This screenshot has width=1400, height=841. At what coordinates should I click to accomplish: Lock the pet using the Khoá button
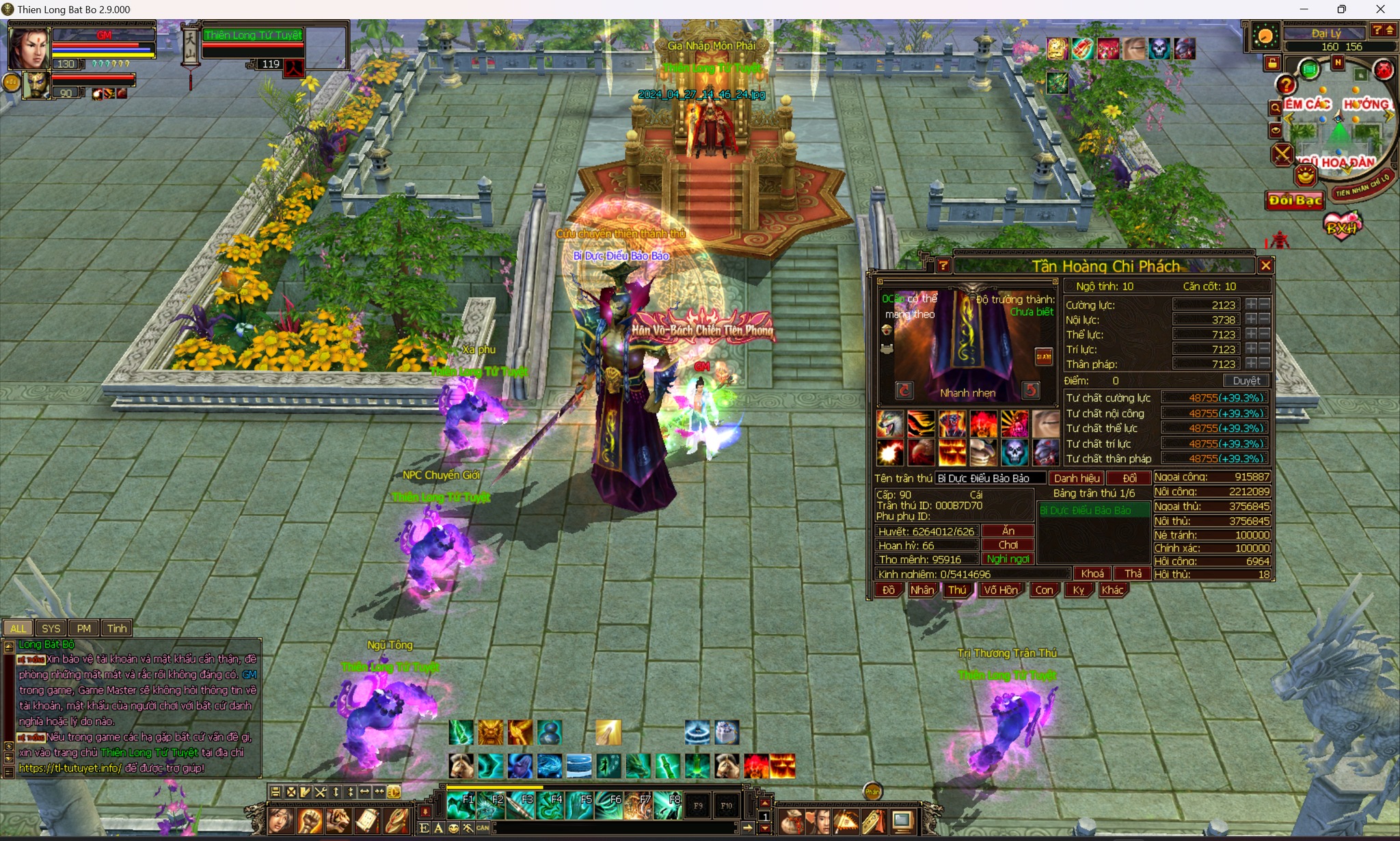pyautogui.click(x=1092, y=574)
